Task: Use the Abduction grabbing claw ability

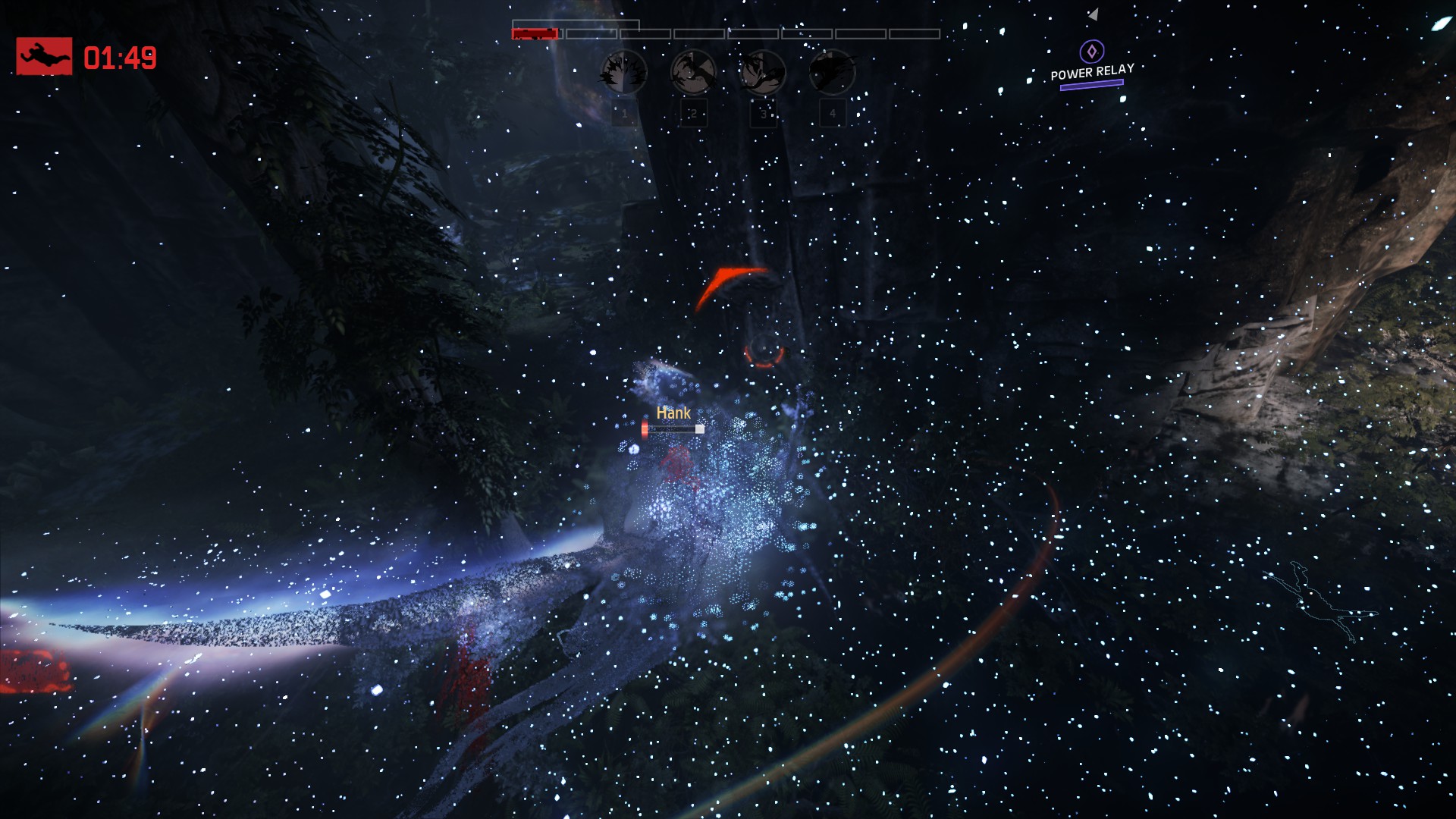Action: pos(693,73)
